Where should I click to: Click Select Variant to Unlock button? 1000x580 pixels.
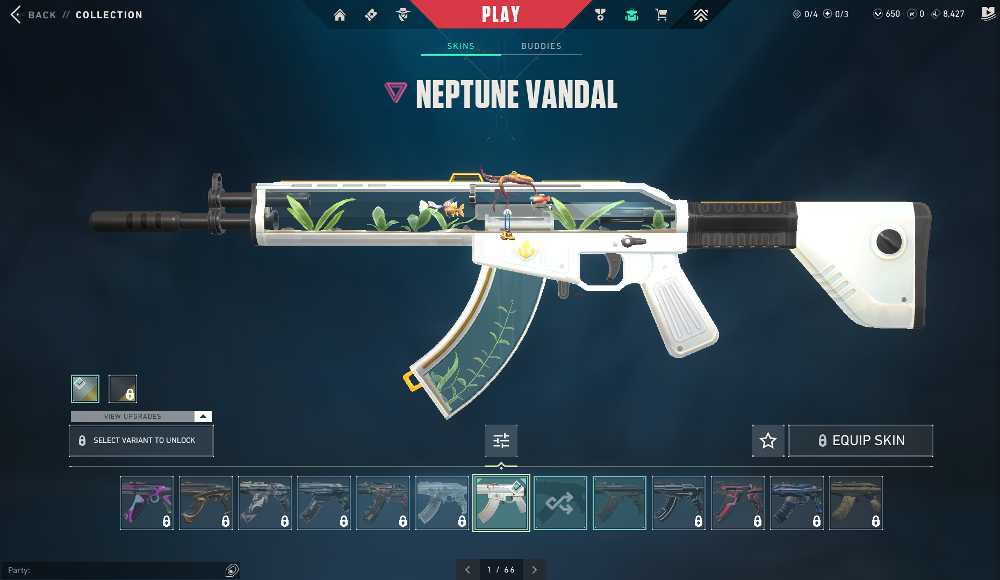(x=141, y=441)
